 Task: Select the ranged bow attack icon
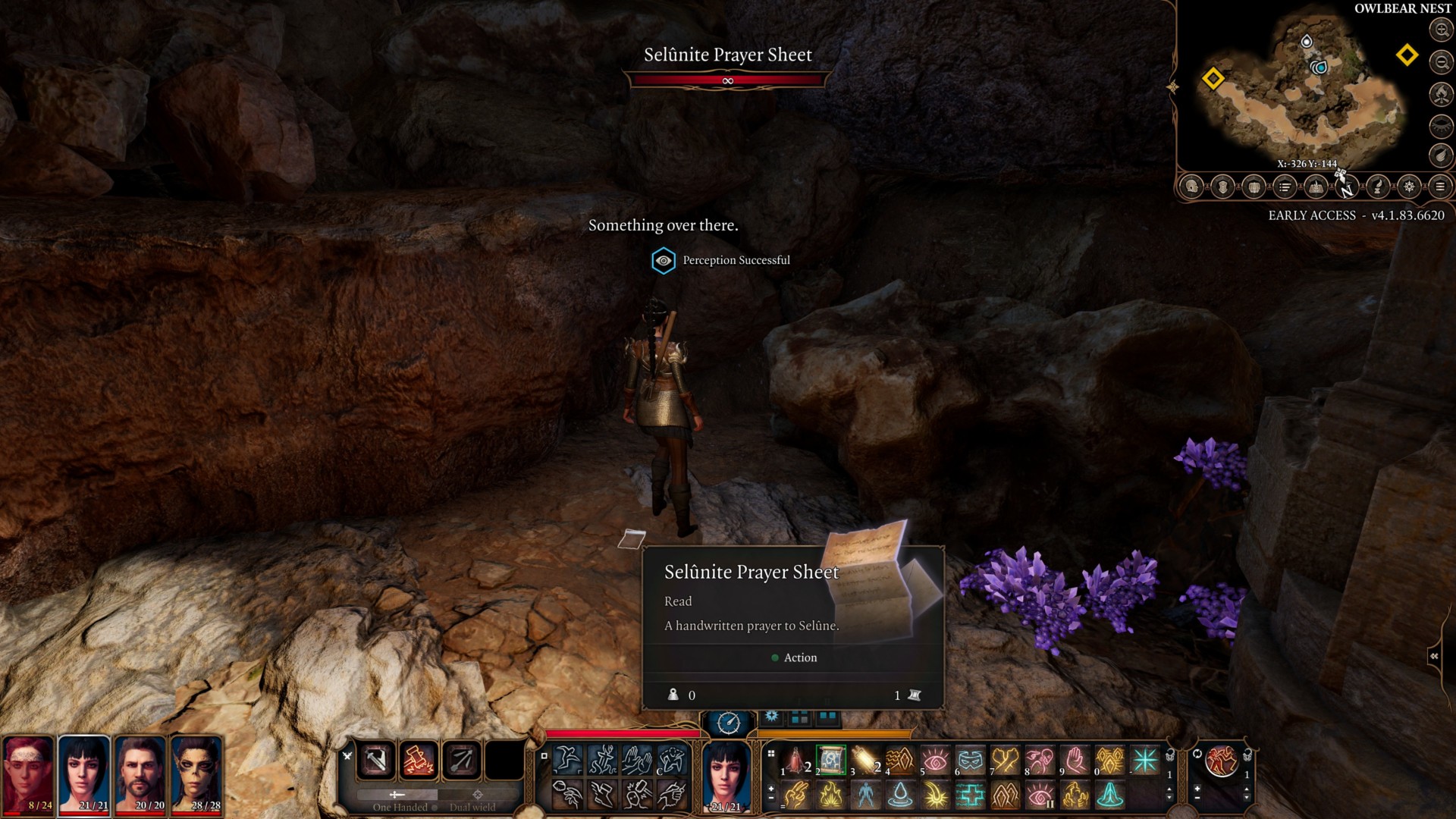click(461, 760)
